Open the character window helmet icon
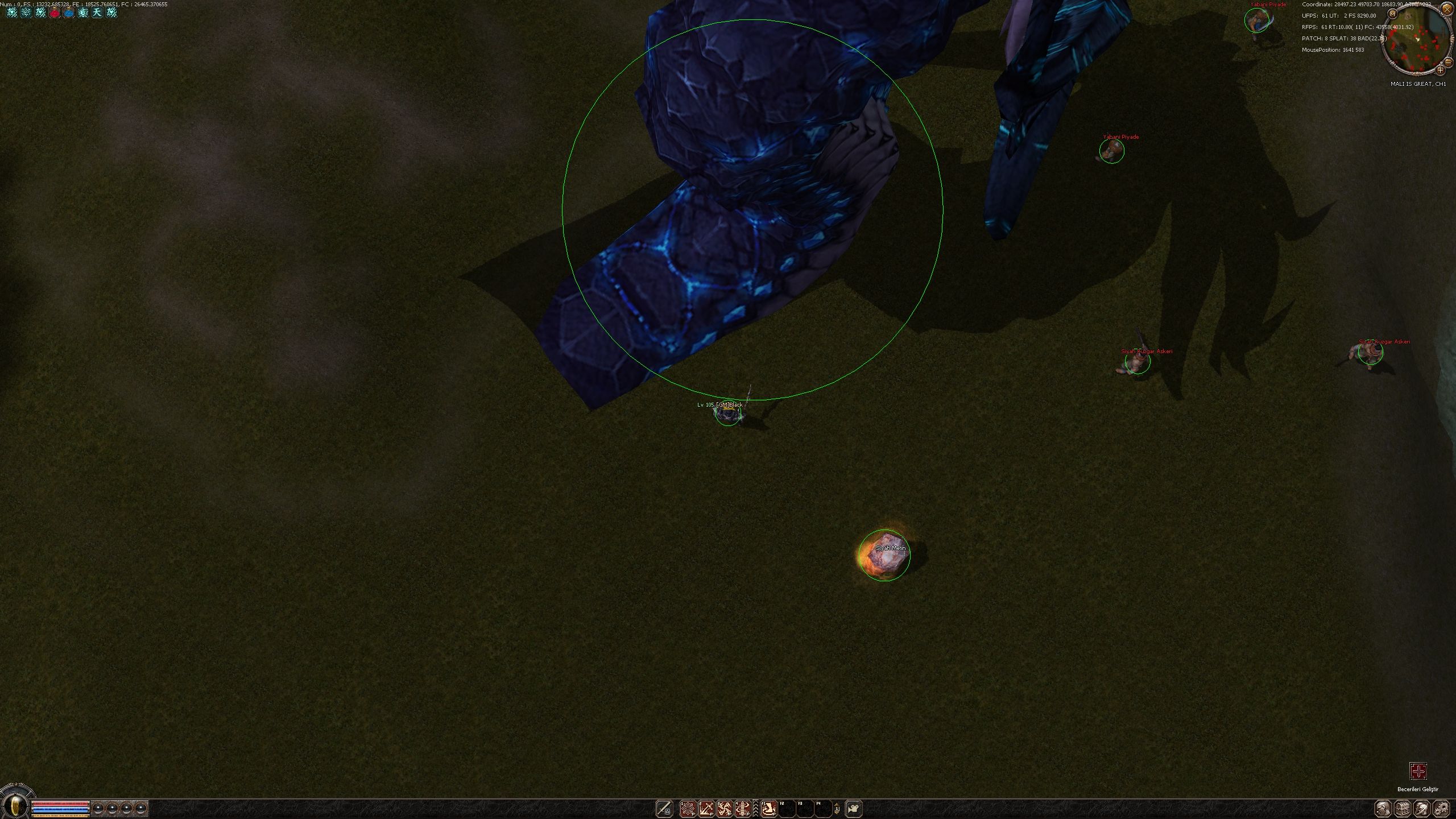The height and width of the screenshot is (819, 1456). pos(1384,808)
